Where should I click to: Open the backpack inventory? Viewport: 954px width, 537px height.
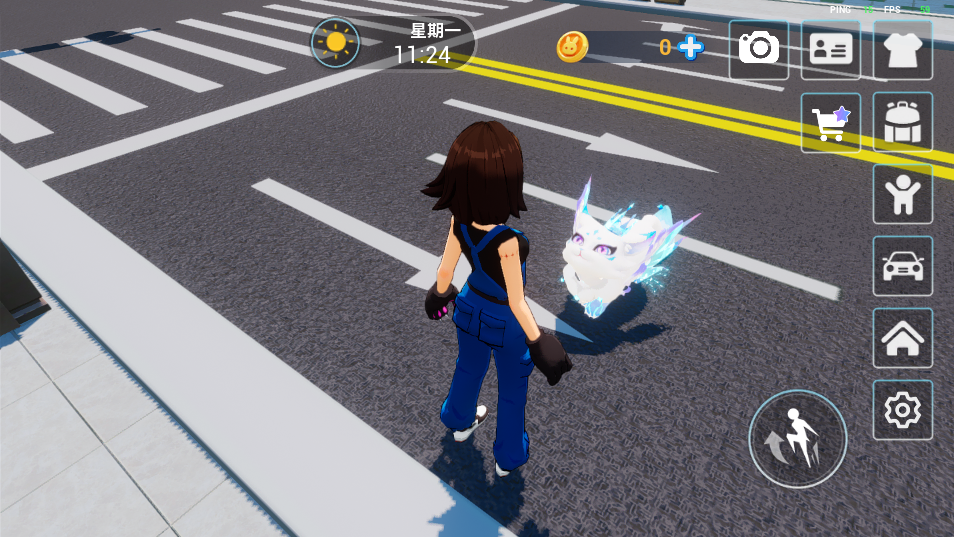coord(902,122)
